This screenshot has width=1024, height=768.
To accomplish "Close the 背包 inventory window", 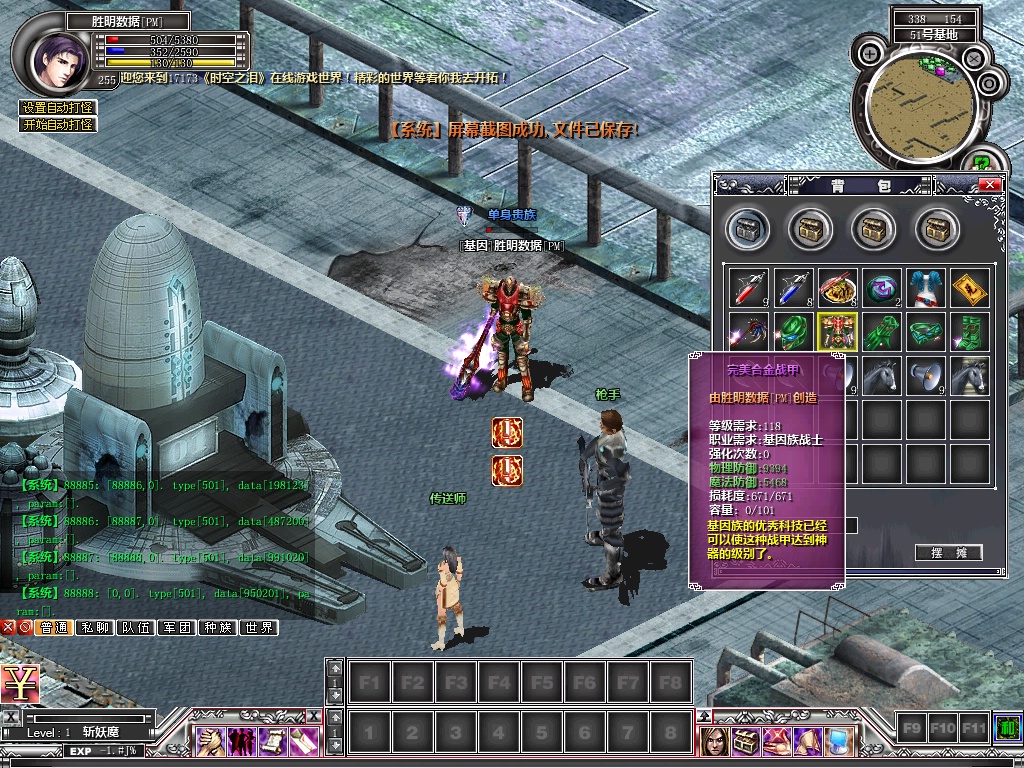I will [989, 185].
